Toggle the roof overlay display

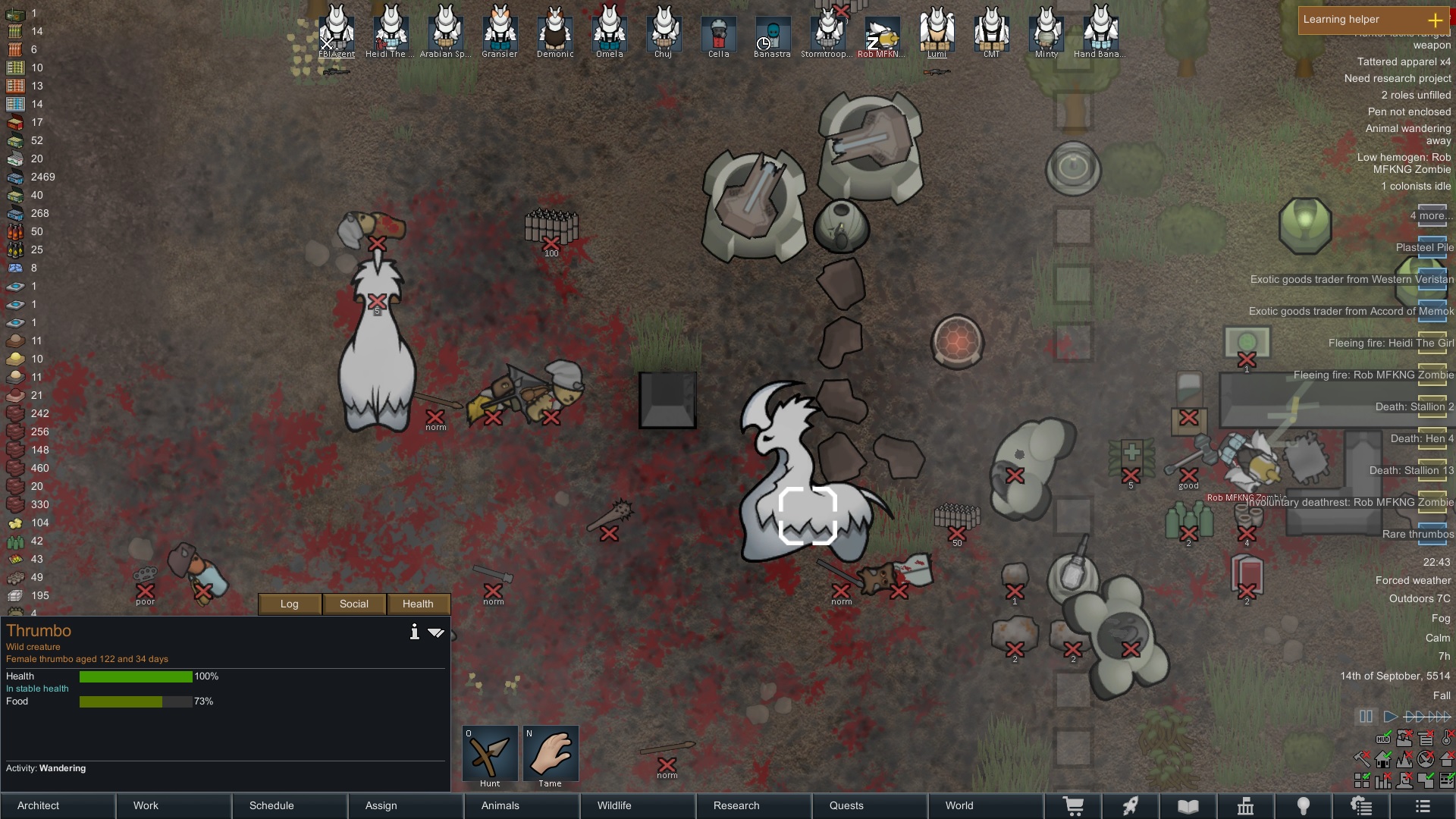(x=1448, y=759)
